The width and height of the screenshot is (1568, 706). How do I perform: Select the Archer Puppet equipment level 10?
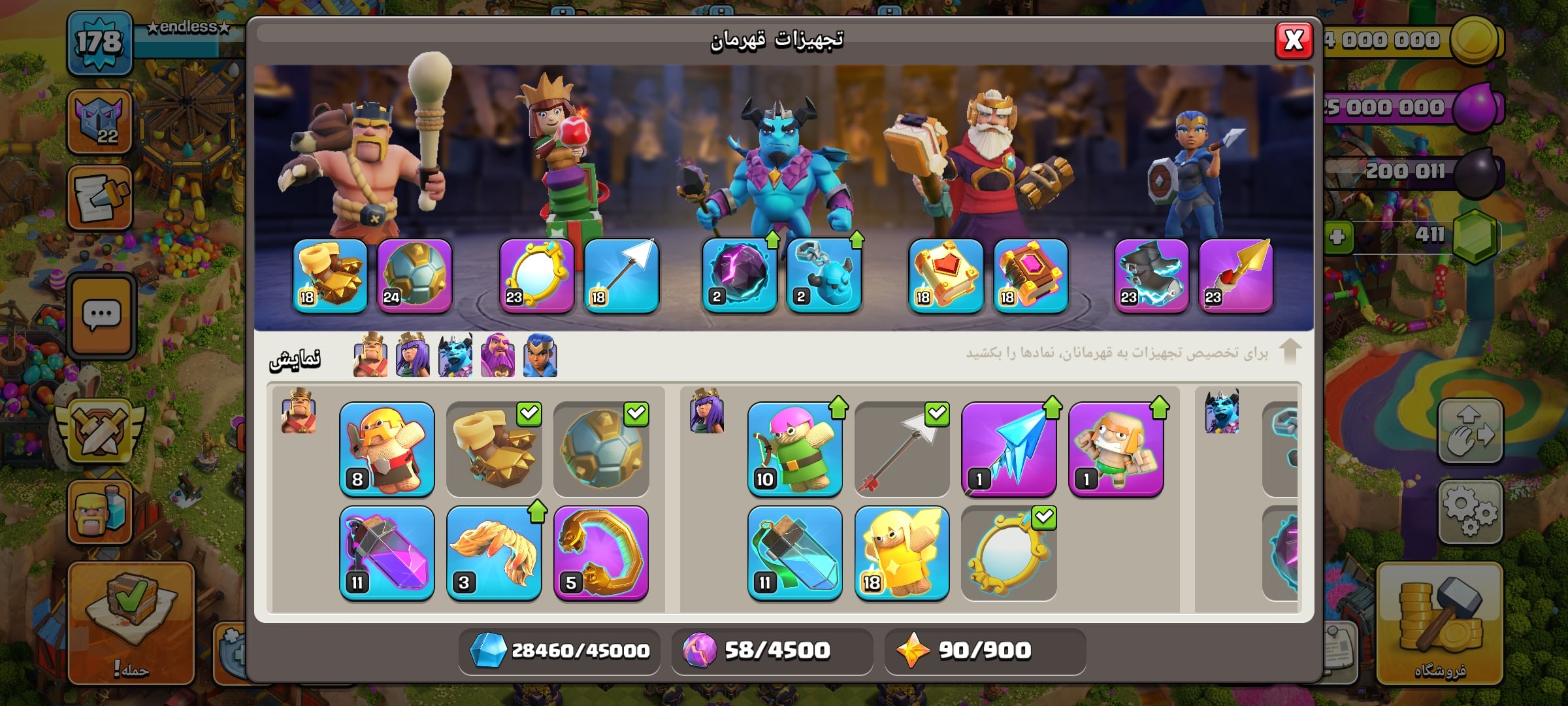pyautogui.click(x=795, y=449)
